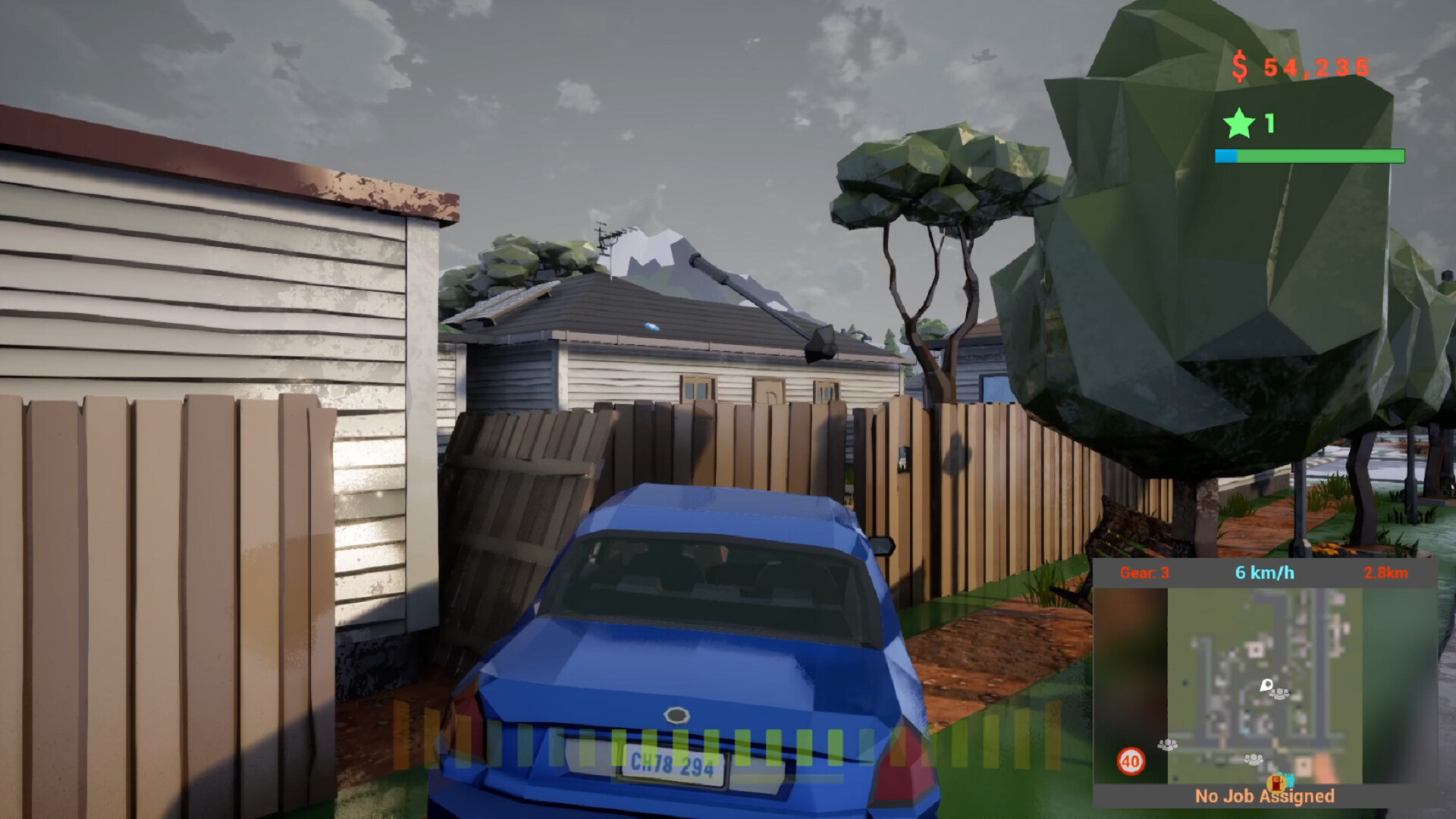Select the fuel station icon on the minimap
Image resolution: width=1456 pixels, height=819 pixels.
pyautogui.click(x=1276, y=782)
